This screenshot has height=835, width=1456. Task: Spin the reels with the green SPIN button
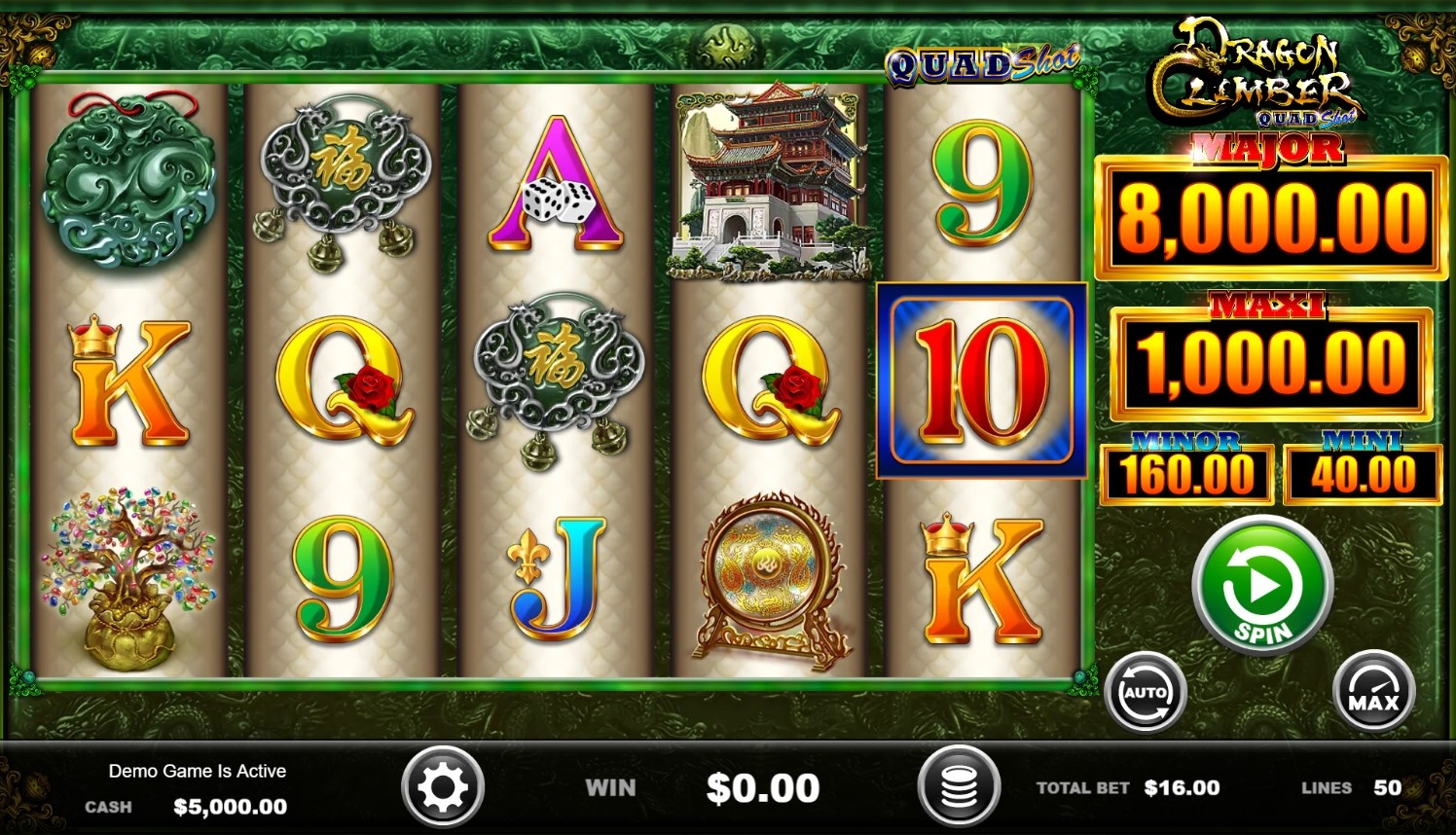pos(1261,586)
